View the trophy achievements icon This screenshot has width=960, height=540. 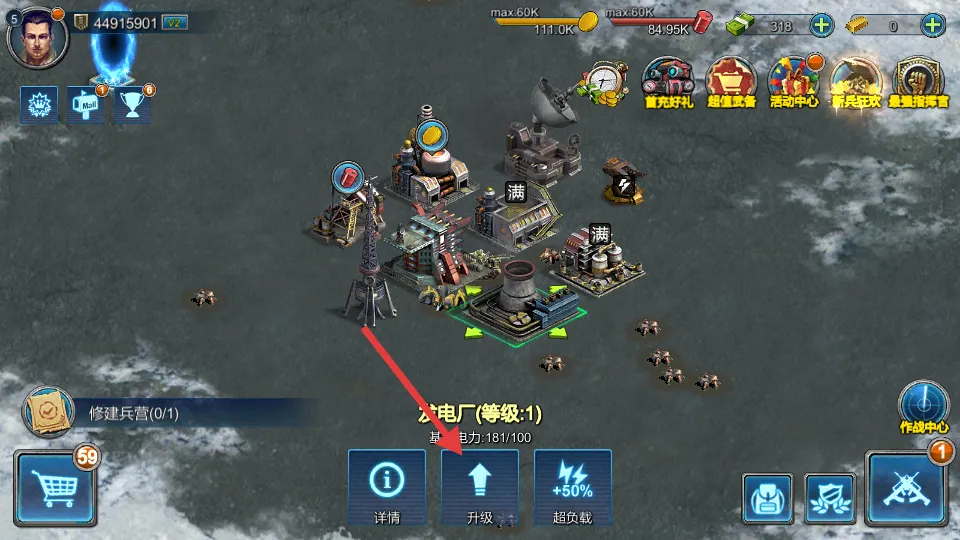click(132, 104)
